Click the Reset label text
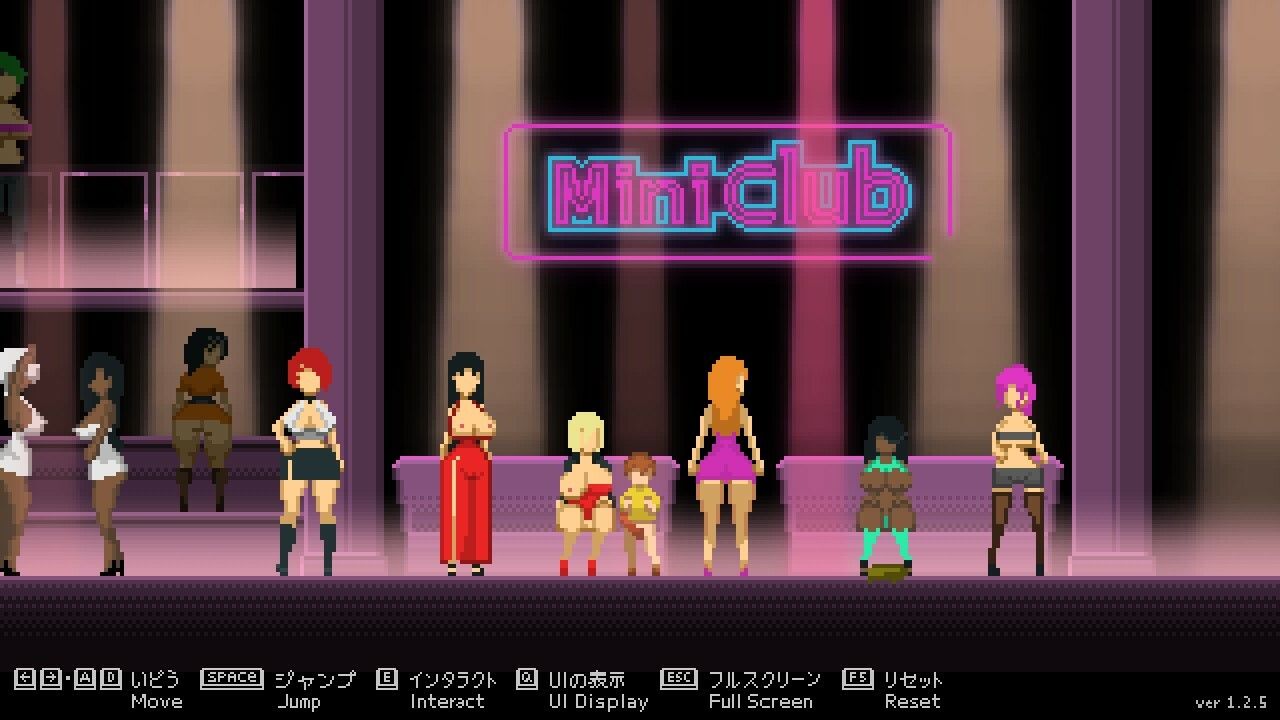 click(x=913, y=701)
